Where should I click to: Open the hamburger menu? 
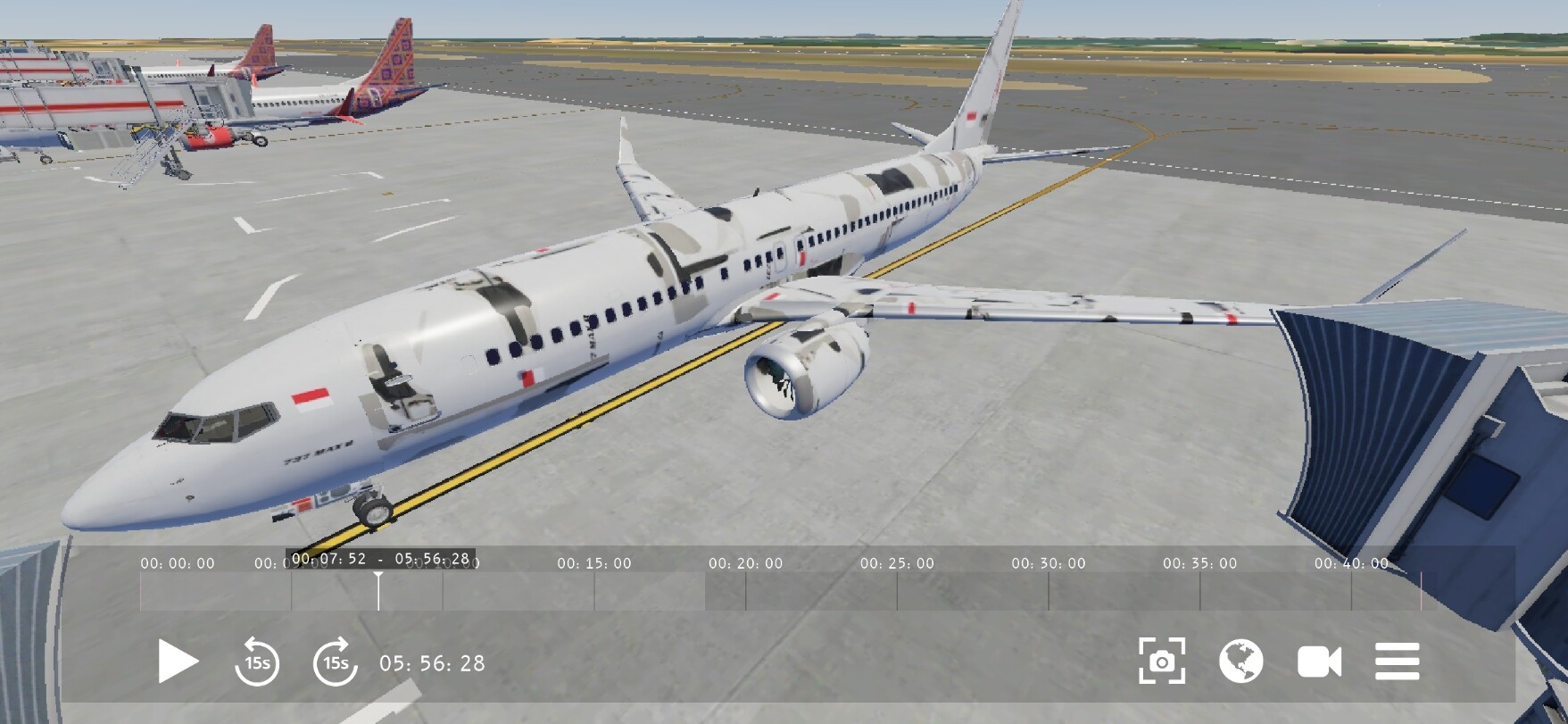1397,662
